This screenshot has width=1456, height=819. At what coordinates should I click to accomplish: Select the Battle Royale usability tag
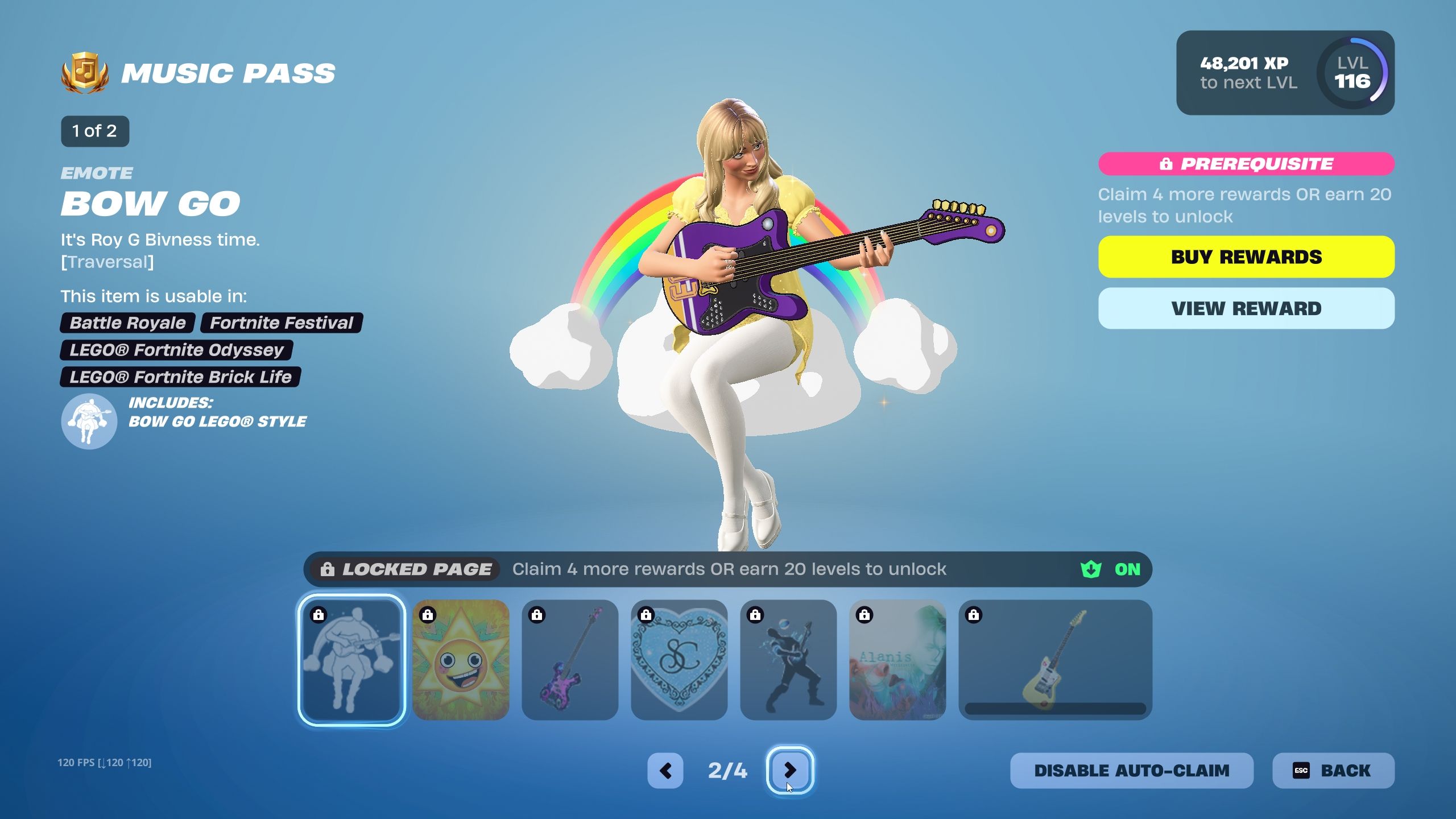coord(126,322)
